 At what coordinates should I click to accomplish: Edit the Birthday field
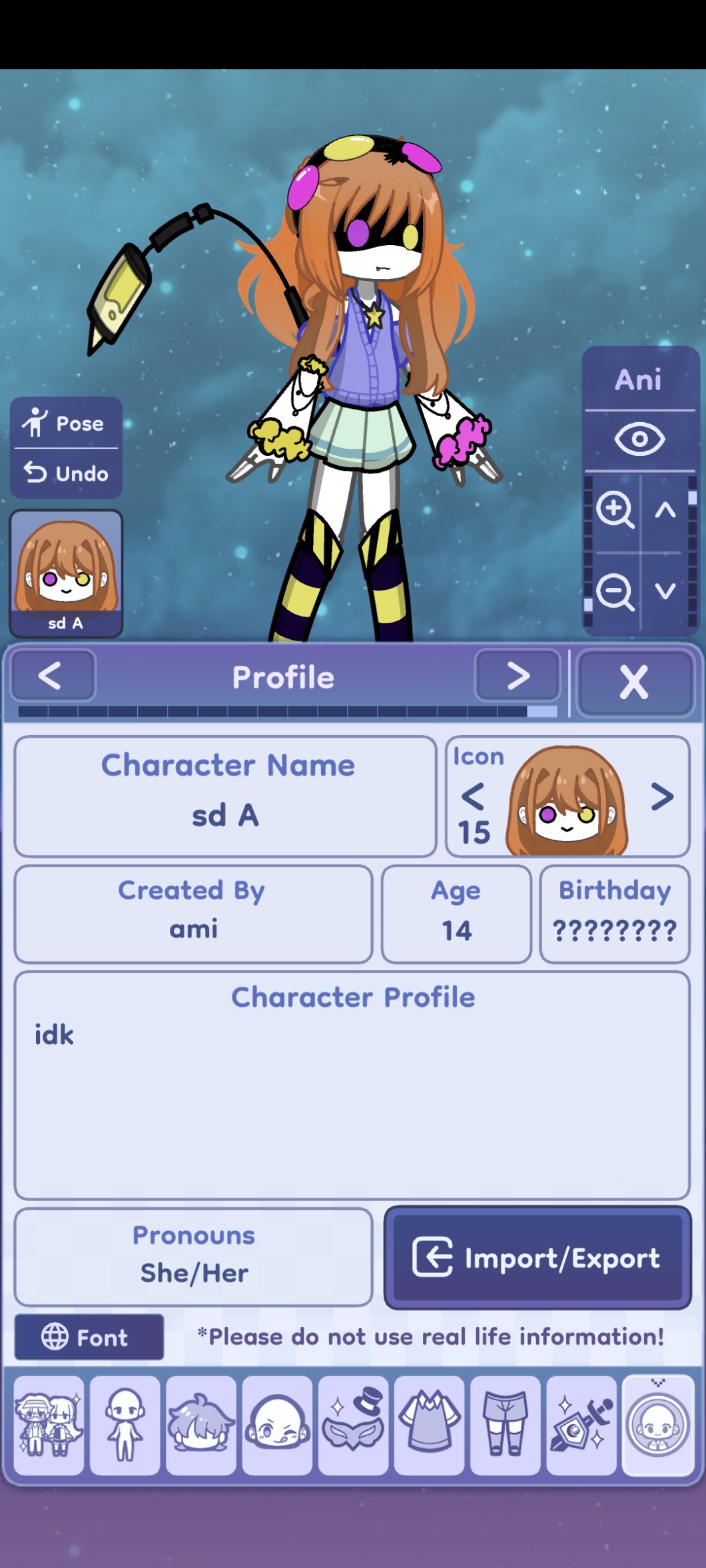pyautogui.click(x=614, y=914)
